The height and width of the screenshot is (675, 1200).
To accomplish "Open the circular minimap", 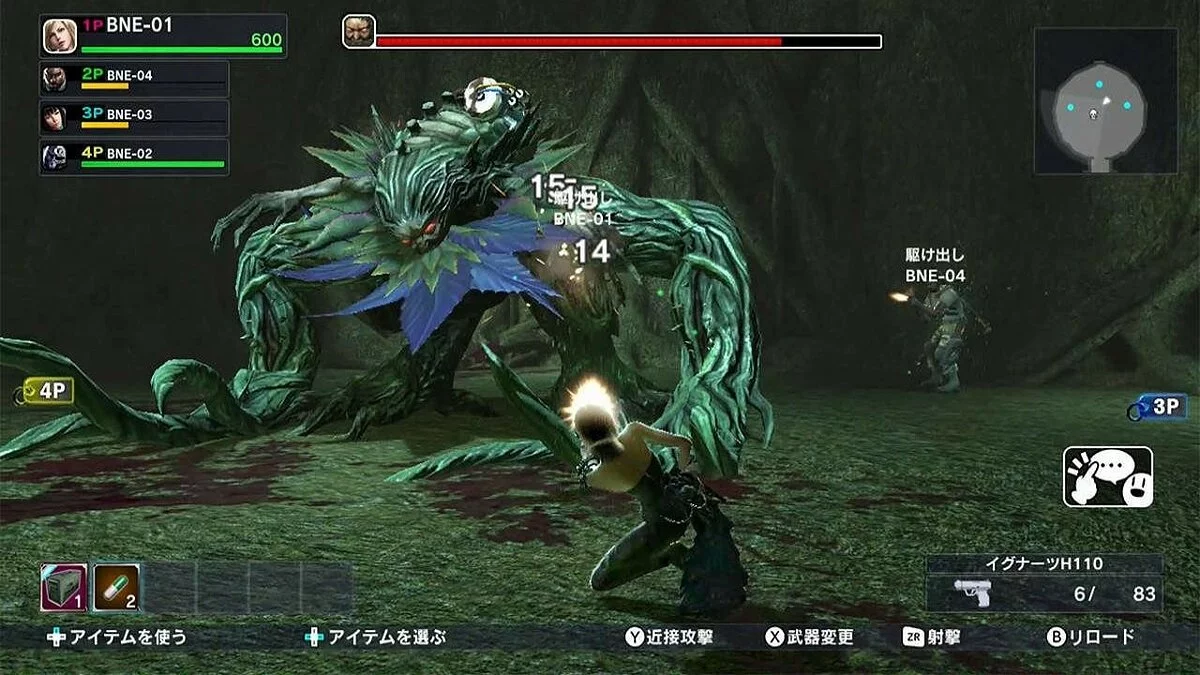I will 1105,101.
